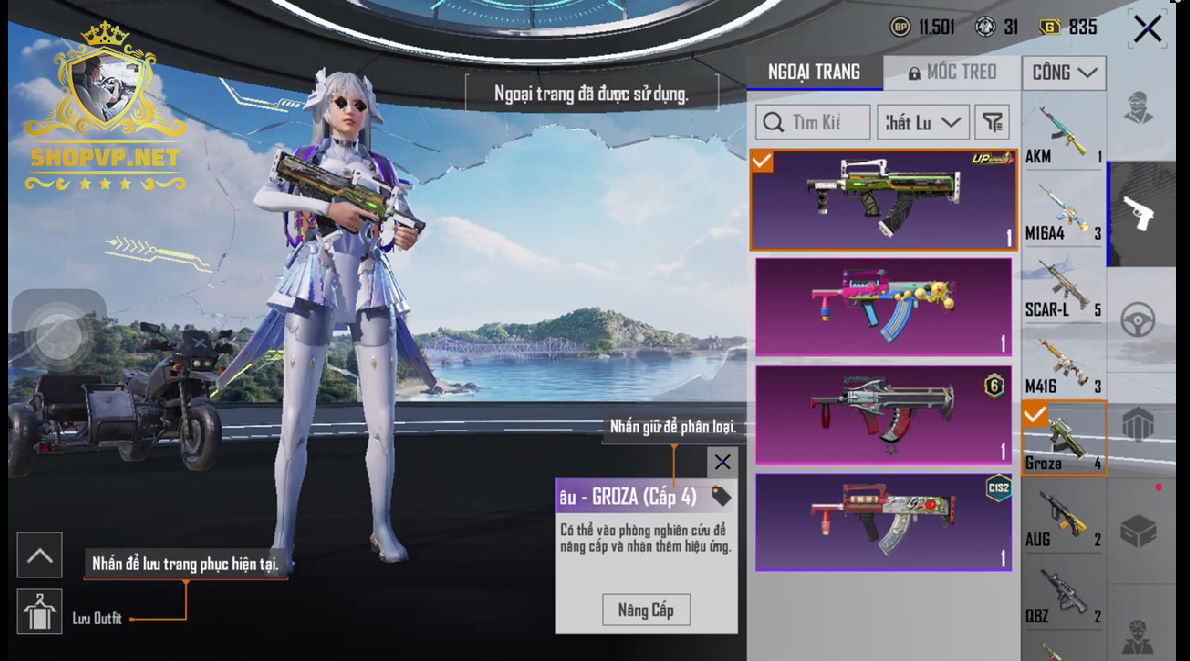Open the filter options button

pyautogui.click(x=991, y=122)
